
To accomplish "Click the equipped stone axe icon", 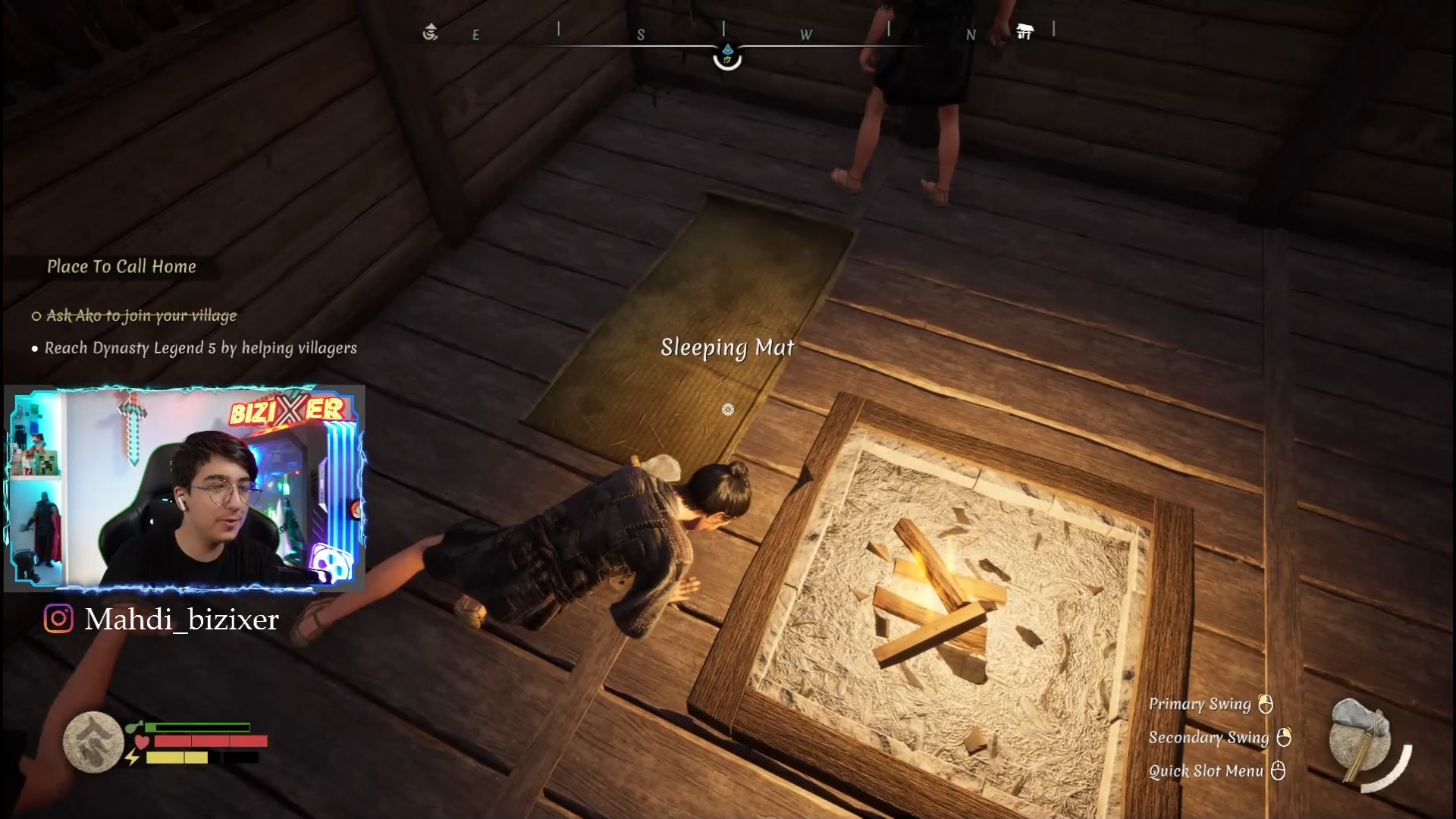I will coord(1361,741).
